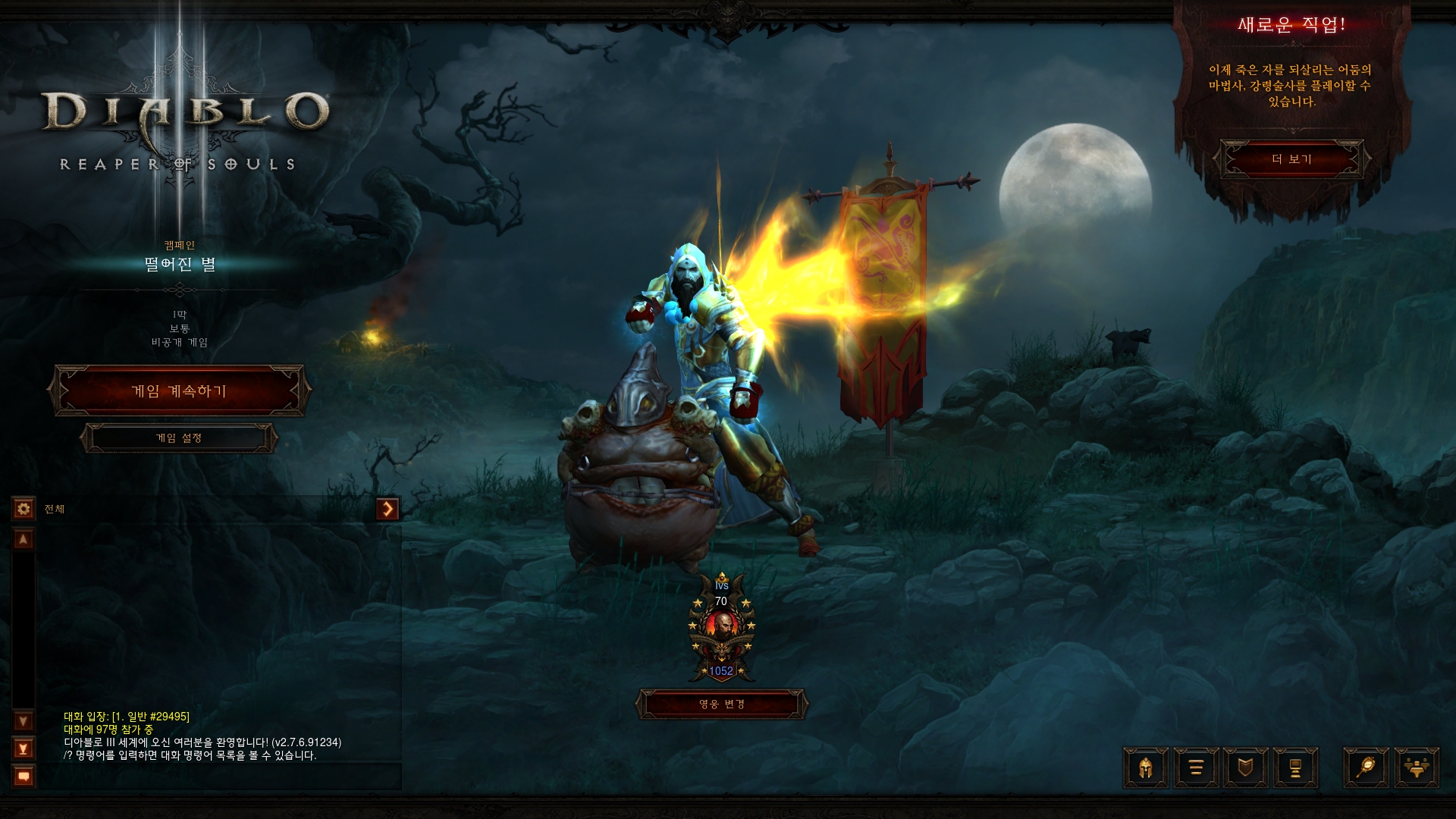Jump to the bottom of the chat log
The image size is (1456, 819).
(x=24, y=749)
